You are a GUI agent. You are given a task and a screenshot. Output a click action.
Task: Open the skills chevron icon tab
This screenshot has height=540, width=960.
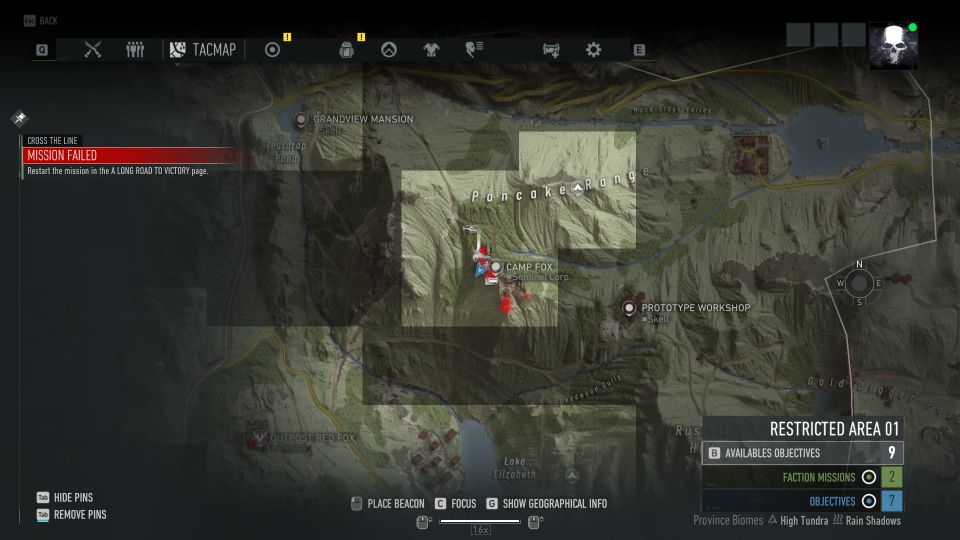[389, 49]
